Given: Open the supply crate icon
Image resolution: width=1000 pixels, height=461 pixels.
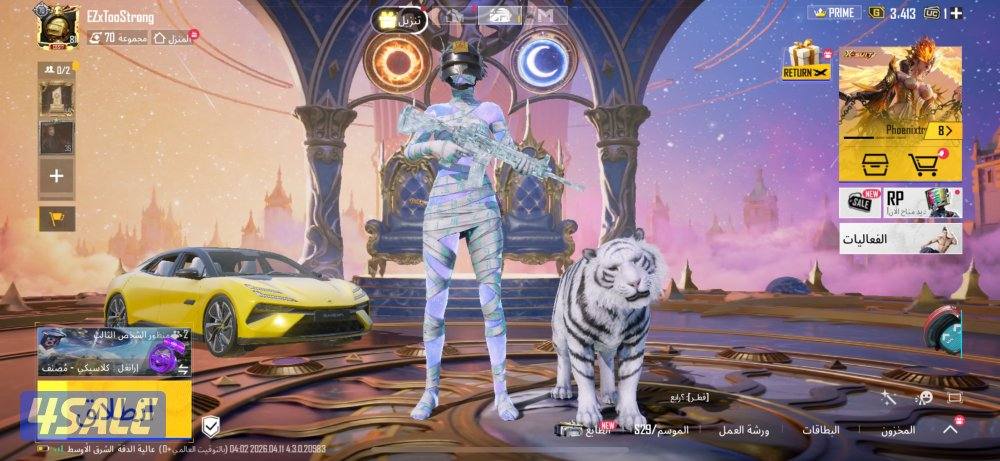Looking at the screenshot, I should (869, 163).
